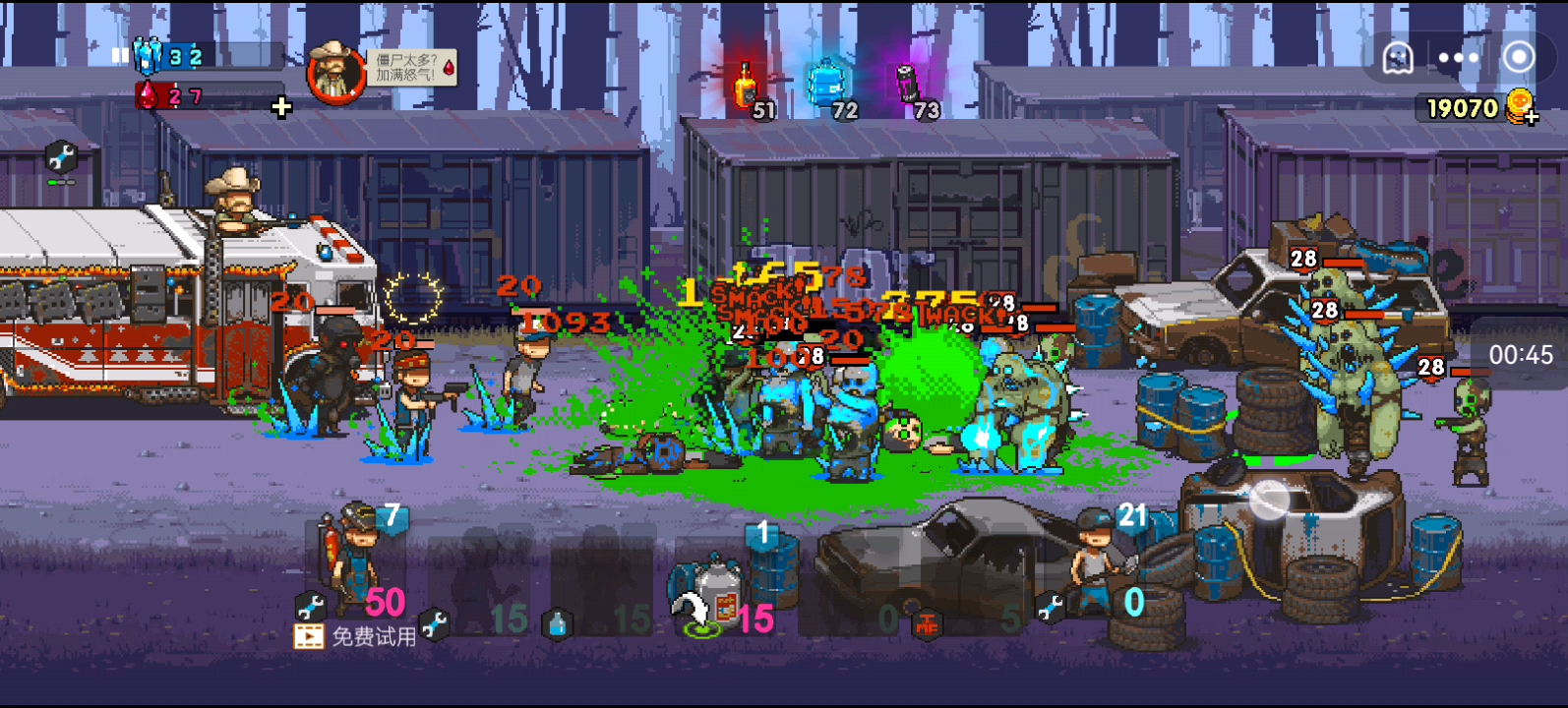
Task: Click the wrench upgrade icon below the water counter
Action: (61, 157)
